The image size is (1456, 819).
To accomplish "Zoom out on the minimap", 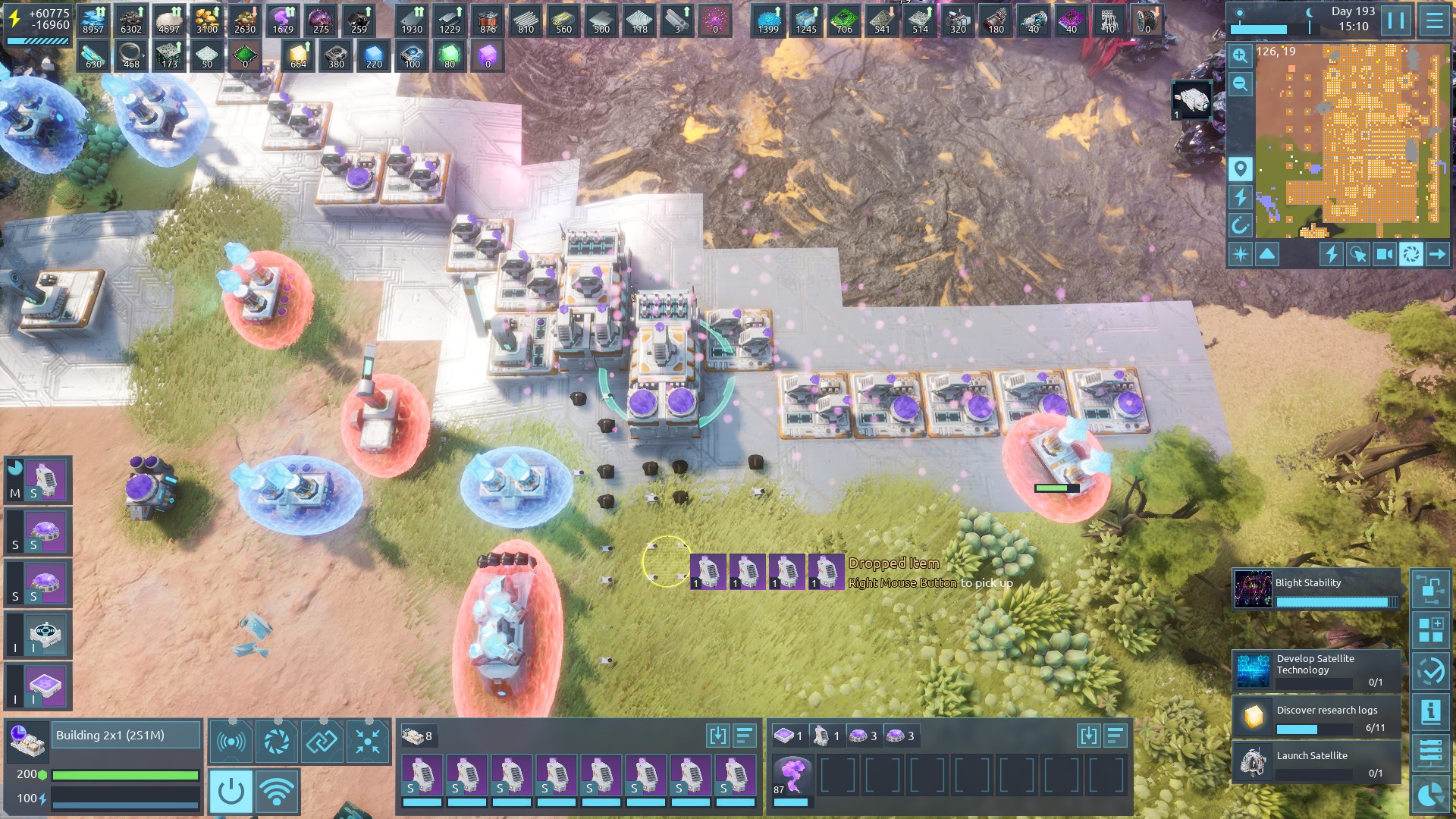I will pyautogui.click(x=1240, y=83).
